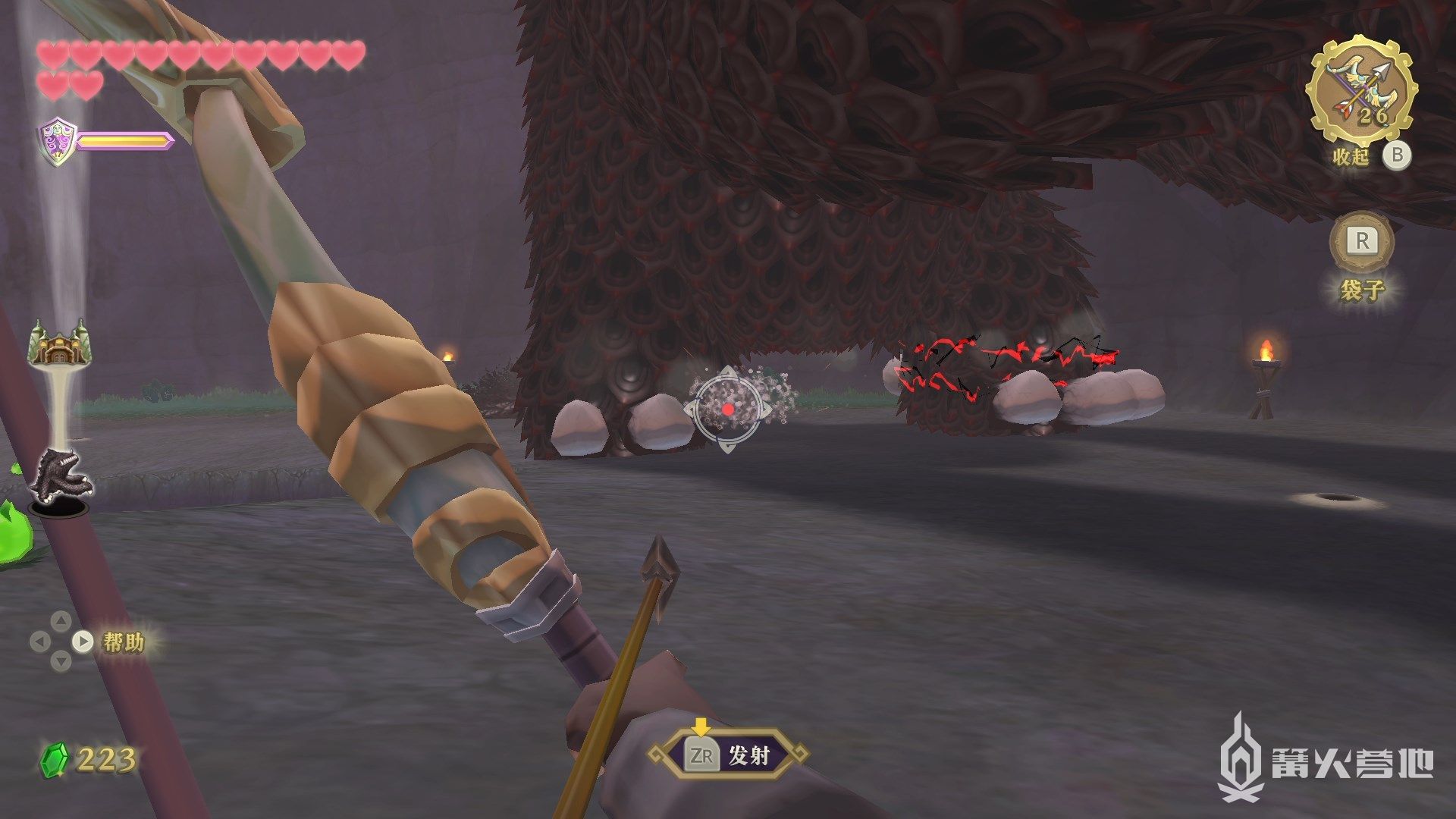Click the equipped shield icon
Image resolution: width=1456 pixels, height=819 pixels.
pyautogui.click(x=57, y=141)
